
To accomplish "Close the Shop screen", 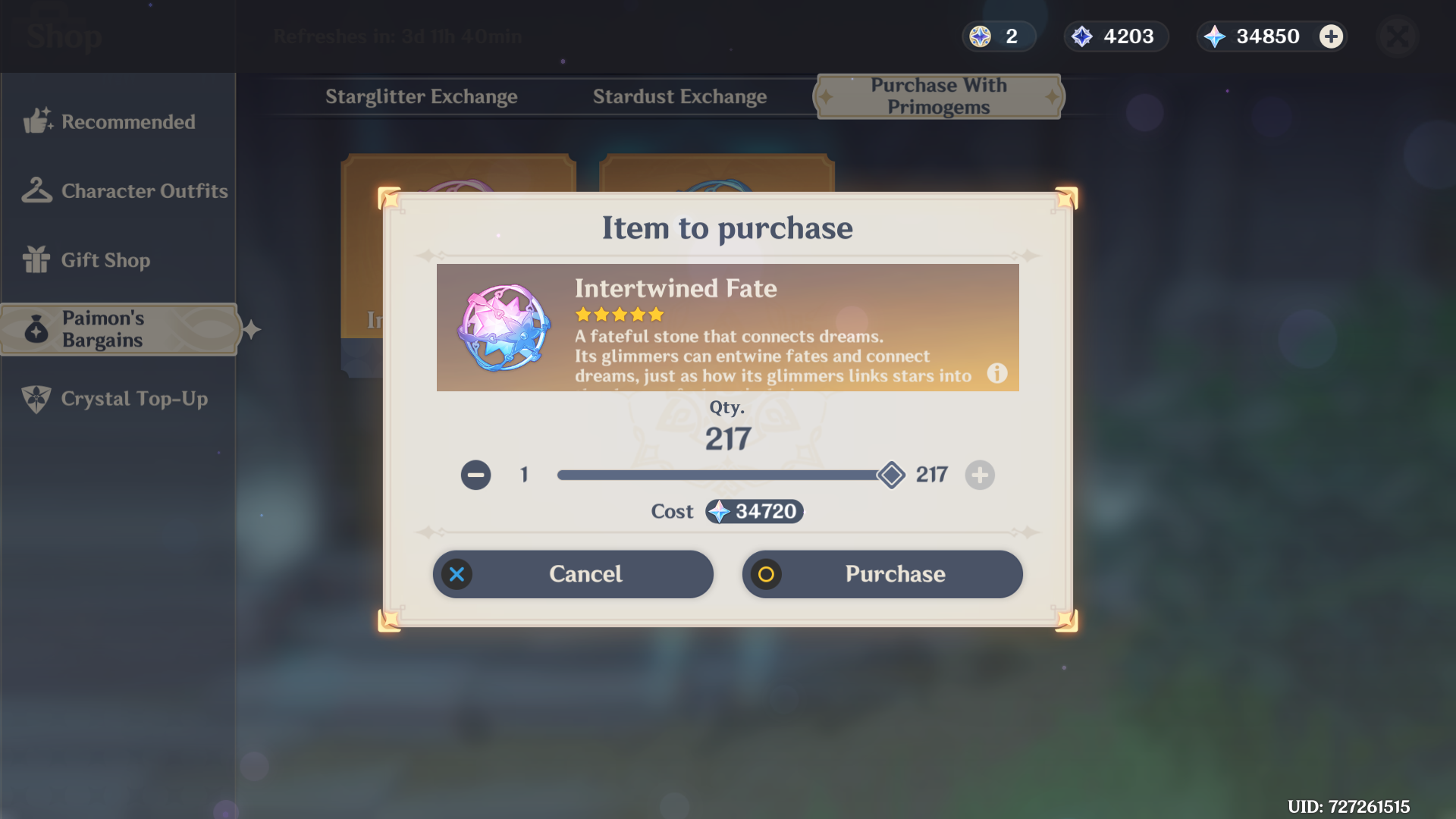I will 1398,36.
